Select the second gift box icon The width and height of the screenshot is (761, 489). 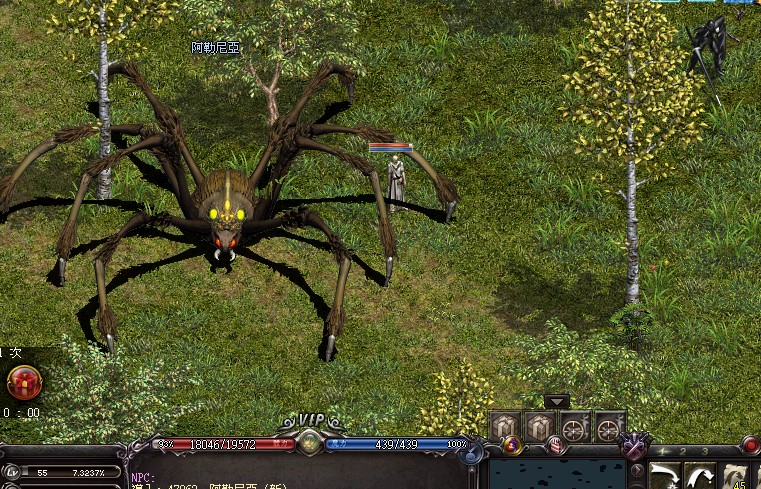pyautogui.click(x=540, y=426)
